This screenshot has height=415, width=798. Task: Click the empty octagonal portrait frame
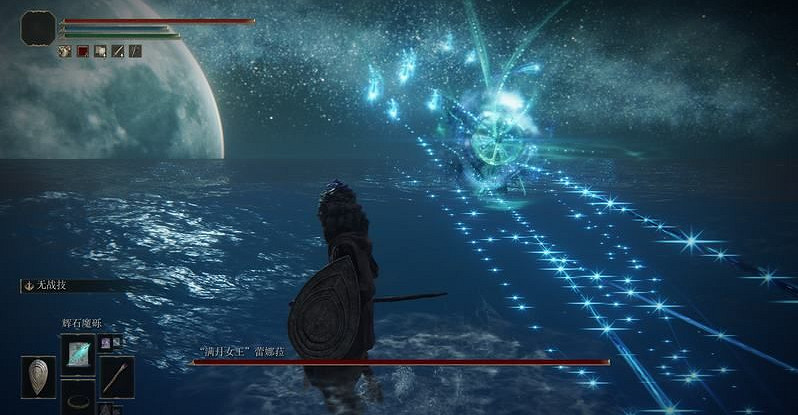click(38, 27)
